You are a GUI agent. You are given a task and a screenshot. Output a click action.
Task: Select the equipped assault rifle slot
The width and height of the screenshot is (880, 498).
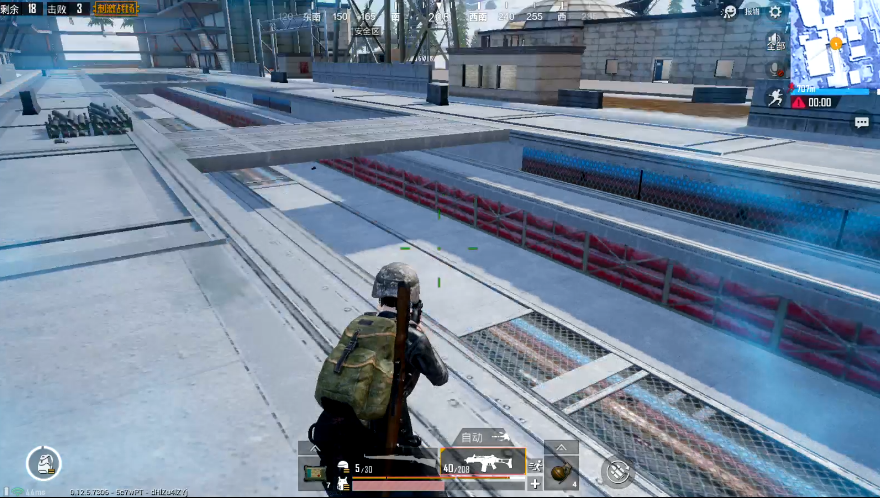(482, 463)
